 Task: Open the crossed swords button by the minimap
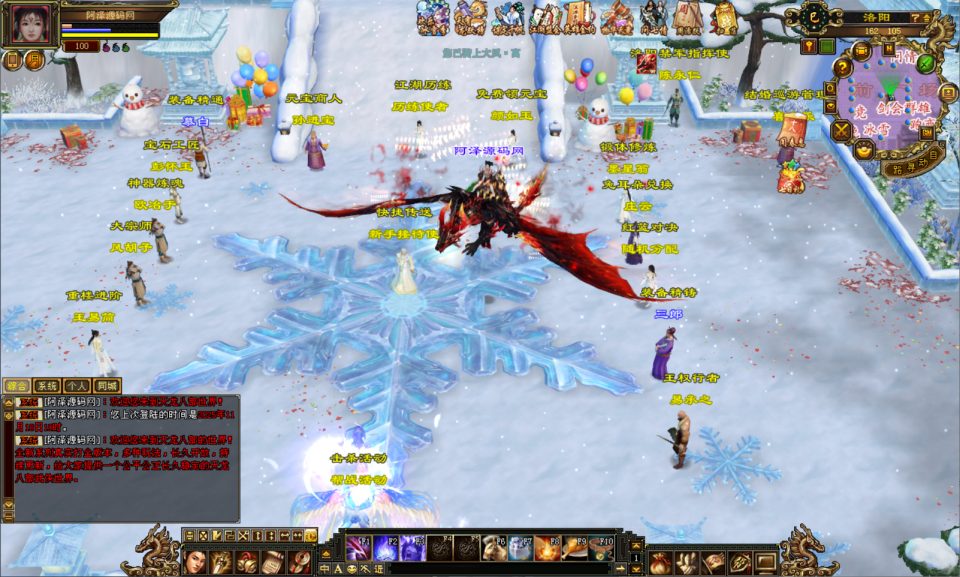pos(841,130)
